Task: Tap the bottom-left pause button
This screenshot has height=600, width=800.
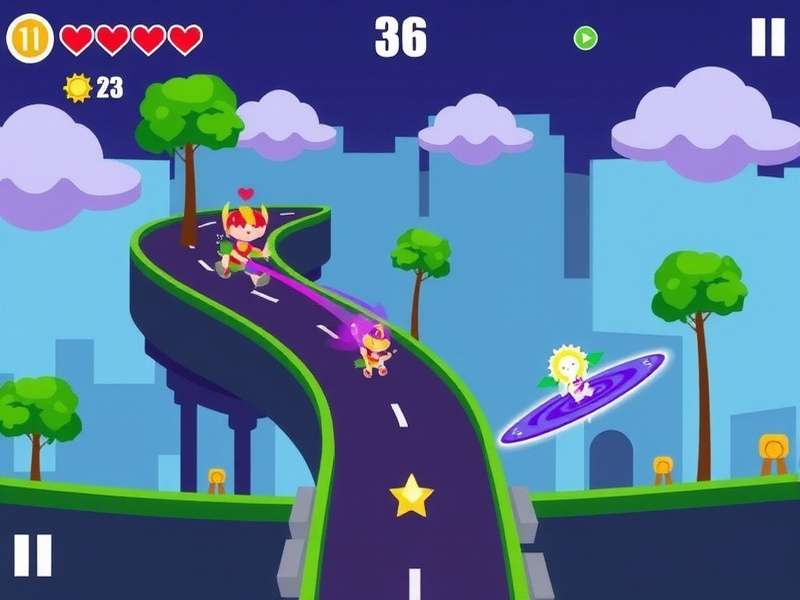Action: click(x=32, y=555)
